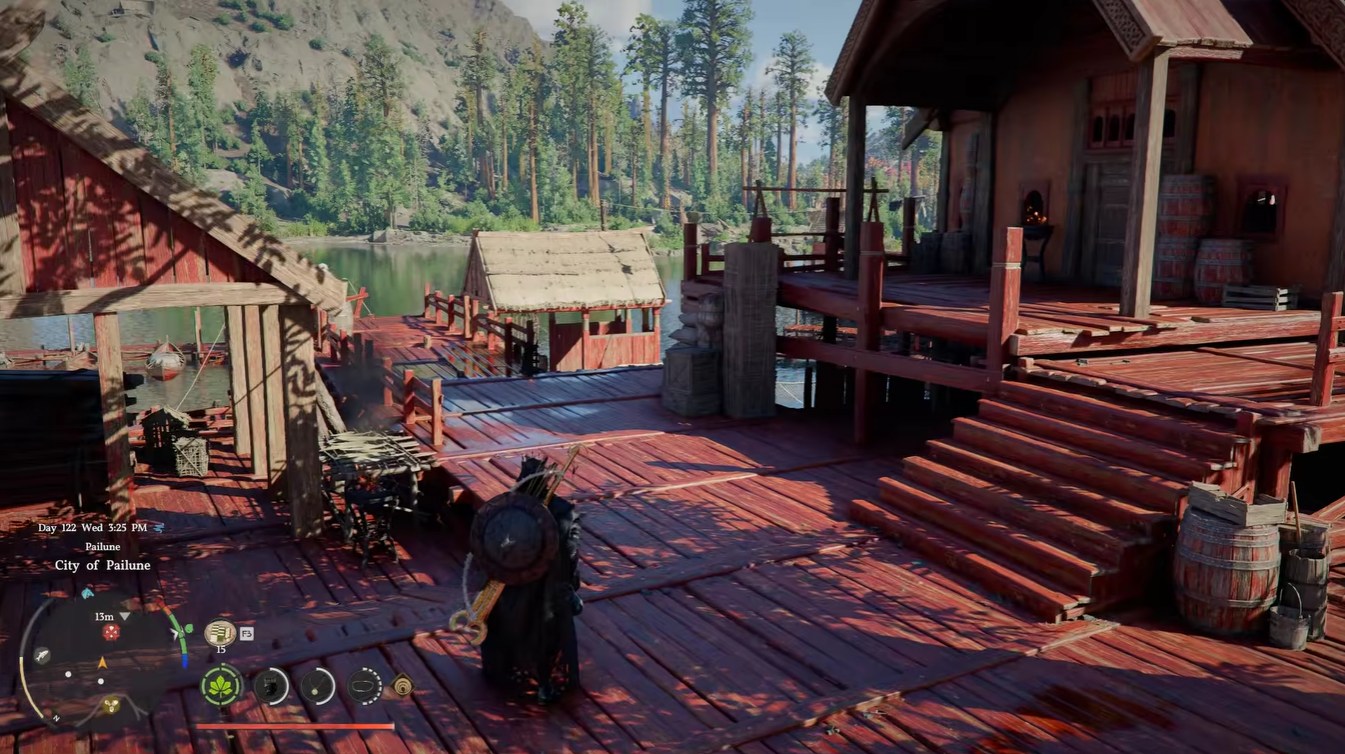
Task: Select the slot with dashed ring
Action: click(365, 686)
